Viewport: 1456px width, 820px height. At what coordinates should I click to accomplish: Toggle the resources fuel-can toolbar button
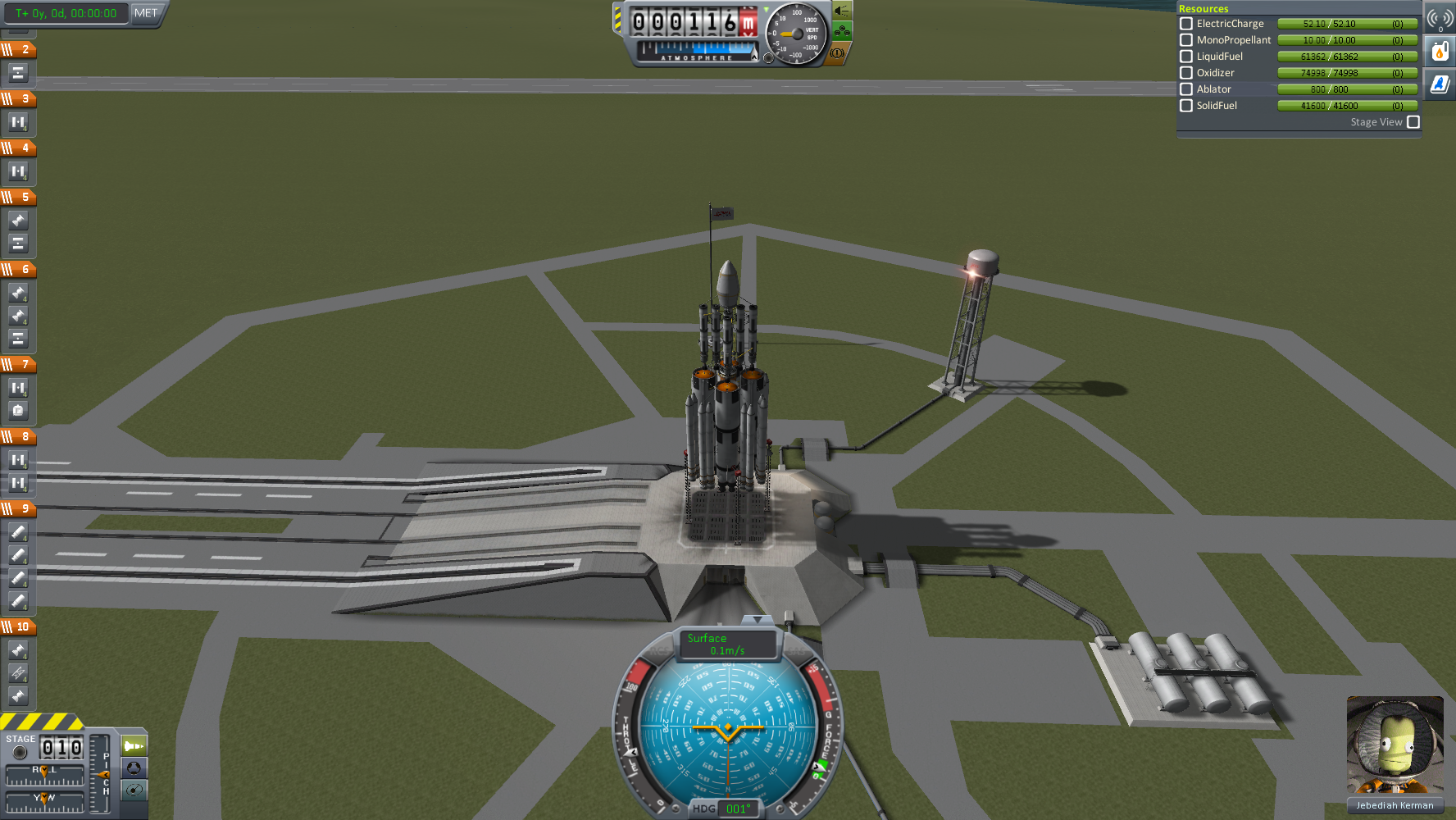click(1440, 52)
